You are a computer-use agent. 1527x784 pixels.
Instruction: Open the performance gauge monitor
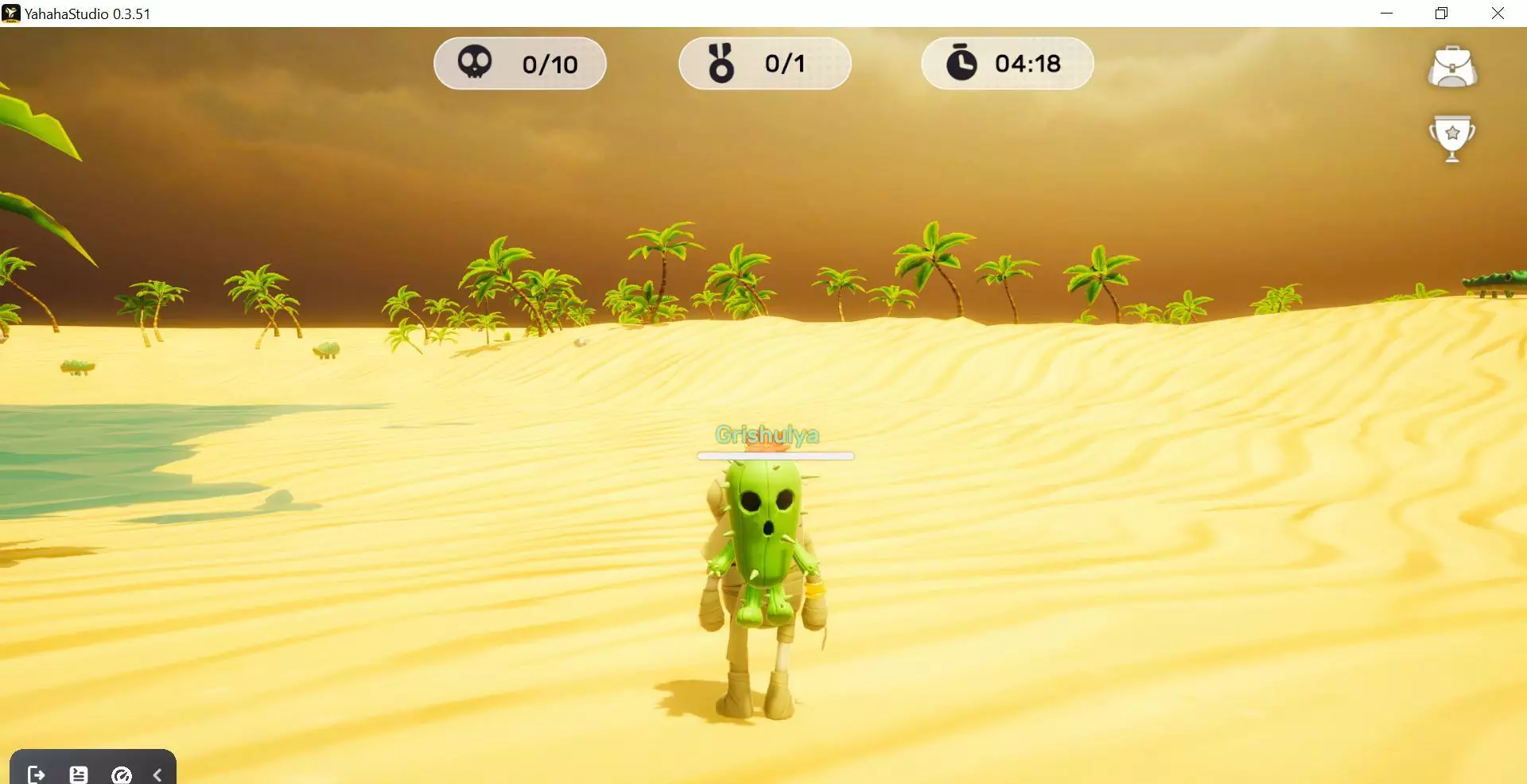122,773
